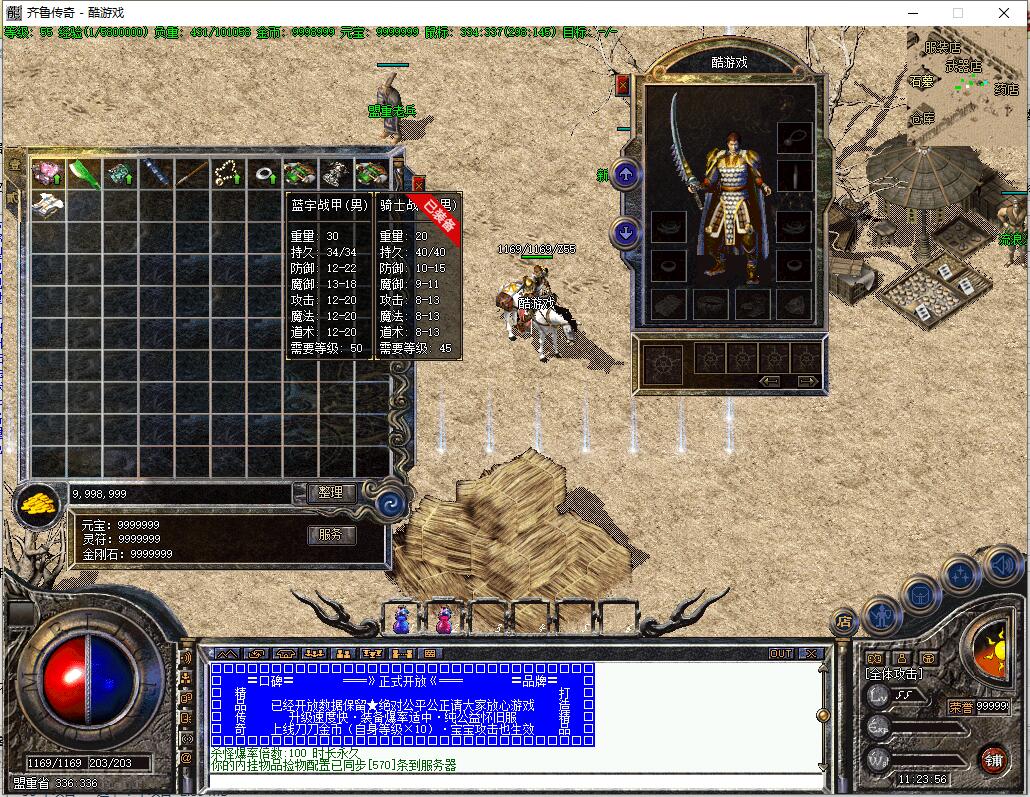
Task: Use the blue potion in the hotbar
Action: (402, 620)
